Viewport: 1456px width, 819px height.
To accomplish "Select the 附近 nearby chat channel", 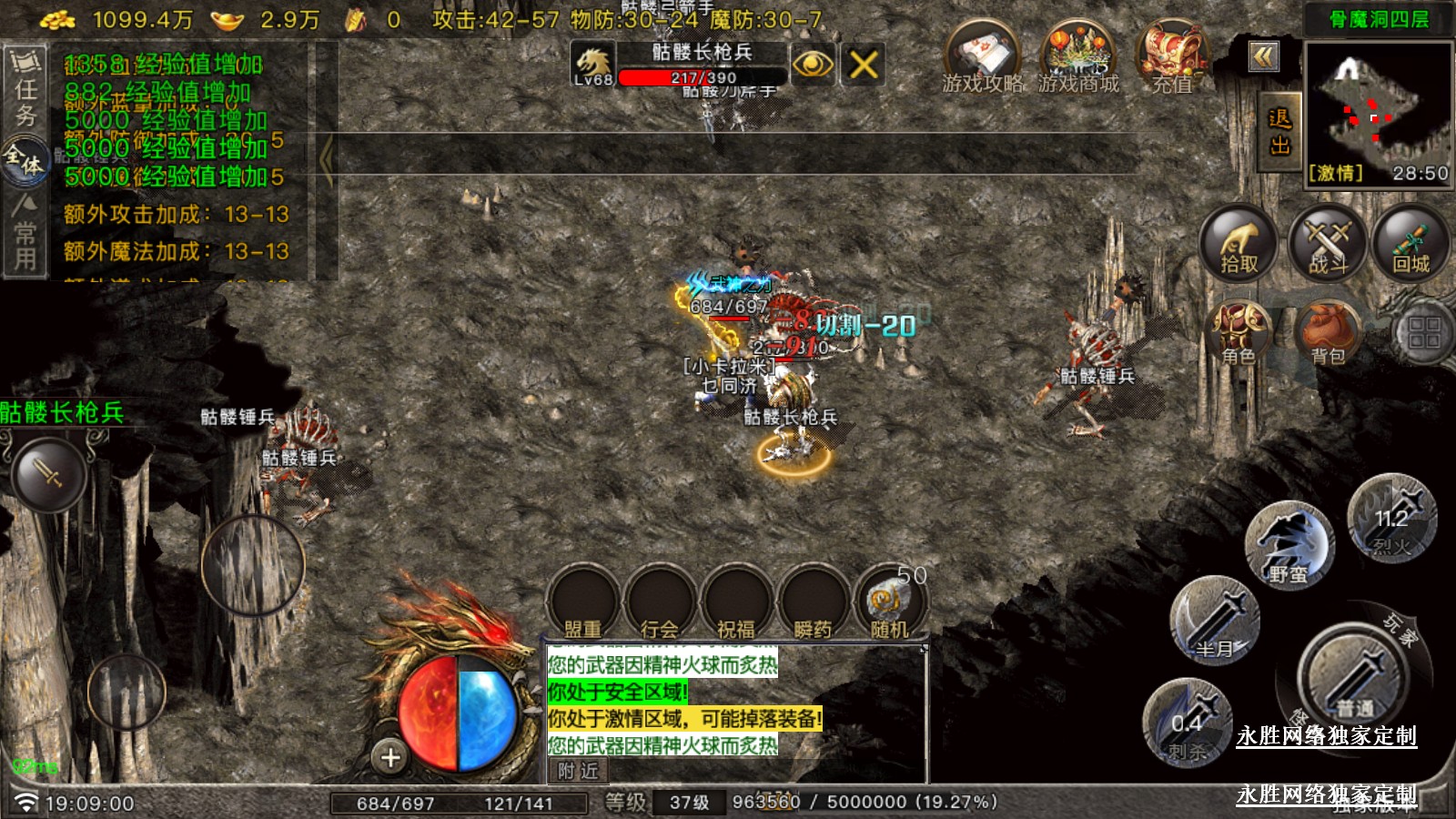I will (579, 771).
